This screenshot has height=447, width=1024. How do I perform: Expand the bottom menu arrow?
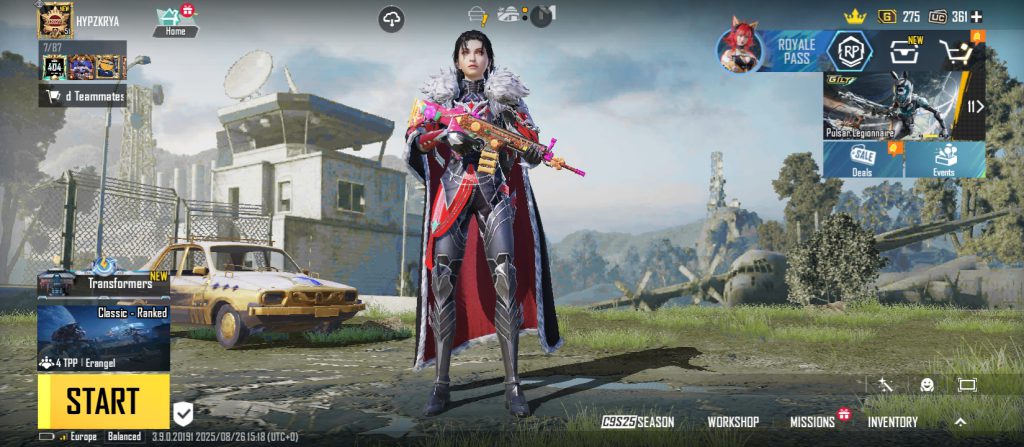(961, 421)
